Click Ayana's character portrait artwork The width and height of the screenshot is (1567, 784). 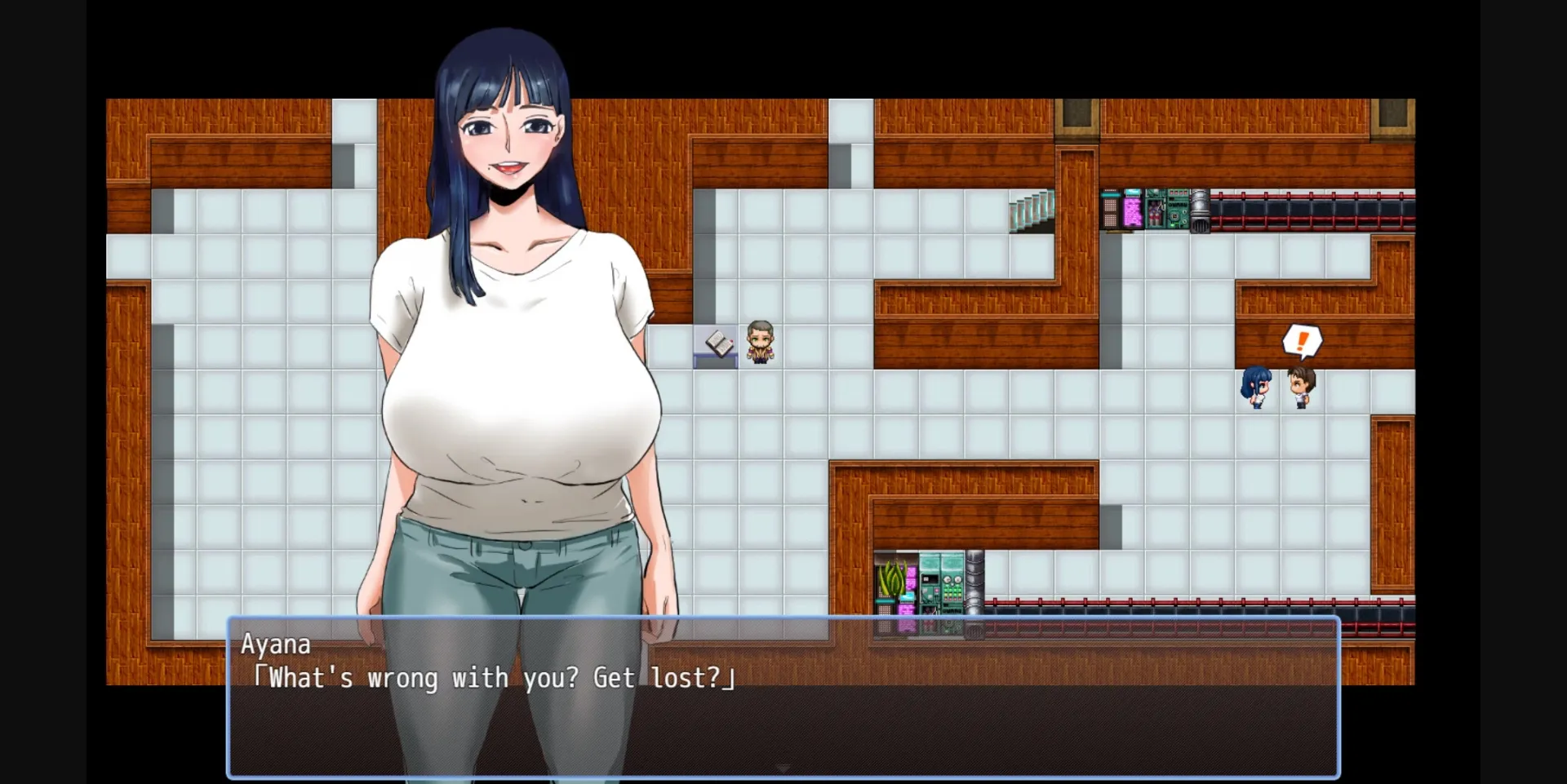pos(506,326)
